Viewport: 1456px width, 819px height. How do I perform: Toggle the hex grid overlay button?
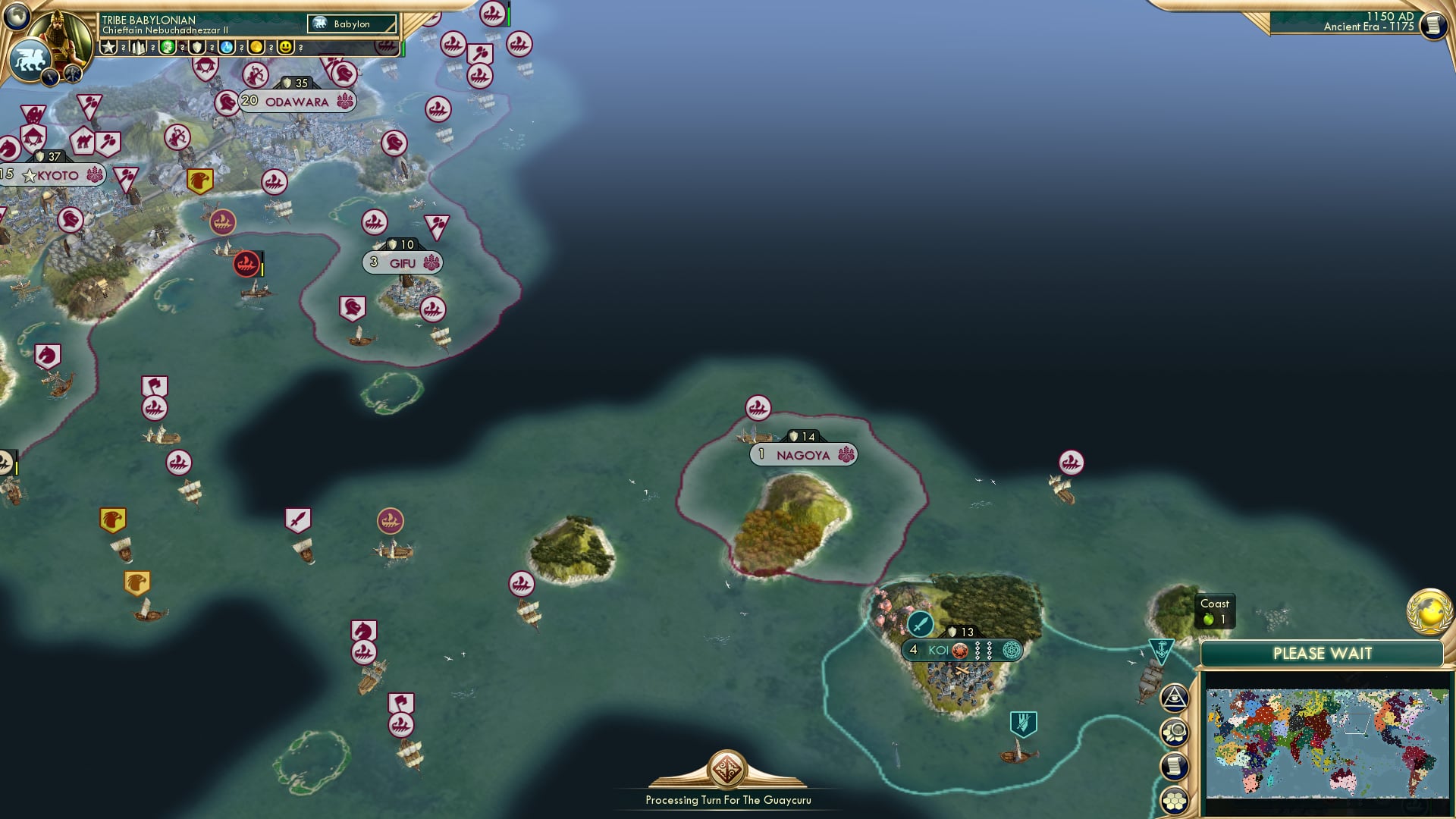(1175, 800)
